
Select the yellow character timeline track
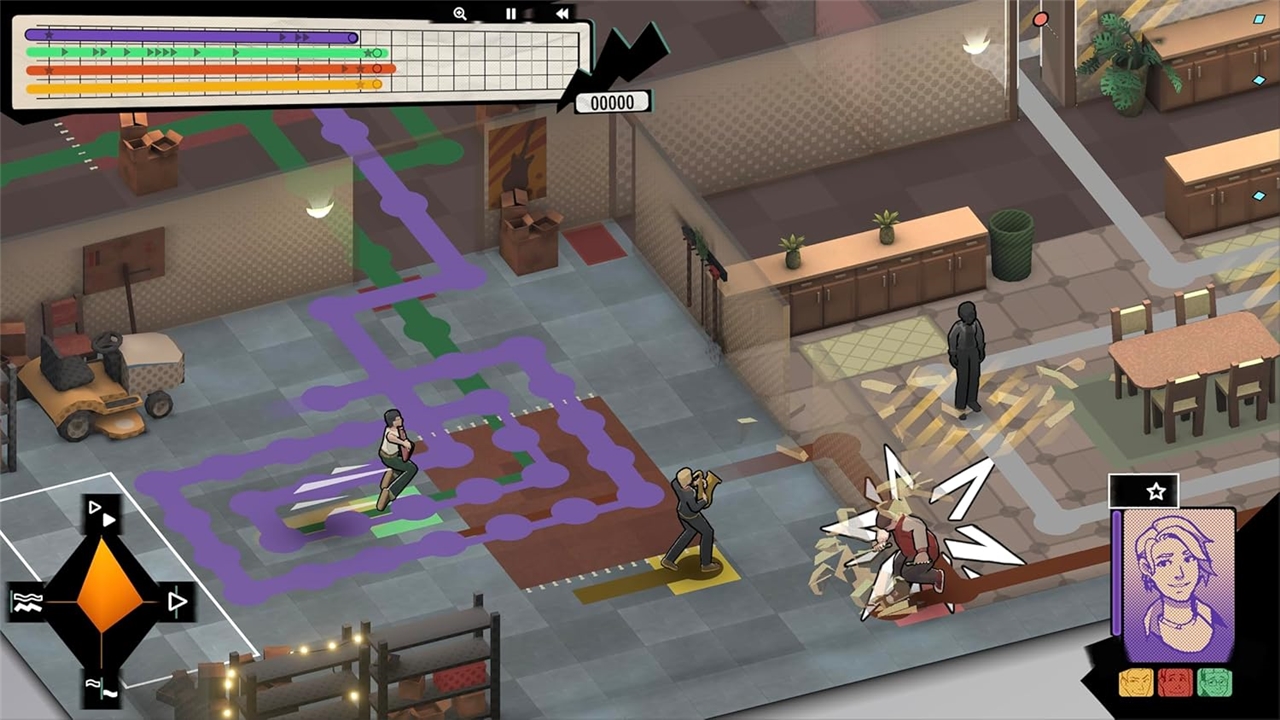point(203,86)
